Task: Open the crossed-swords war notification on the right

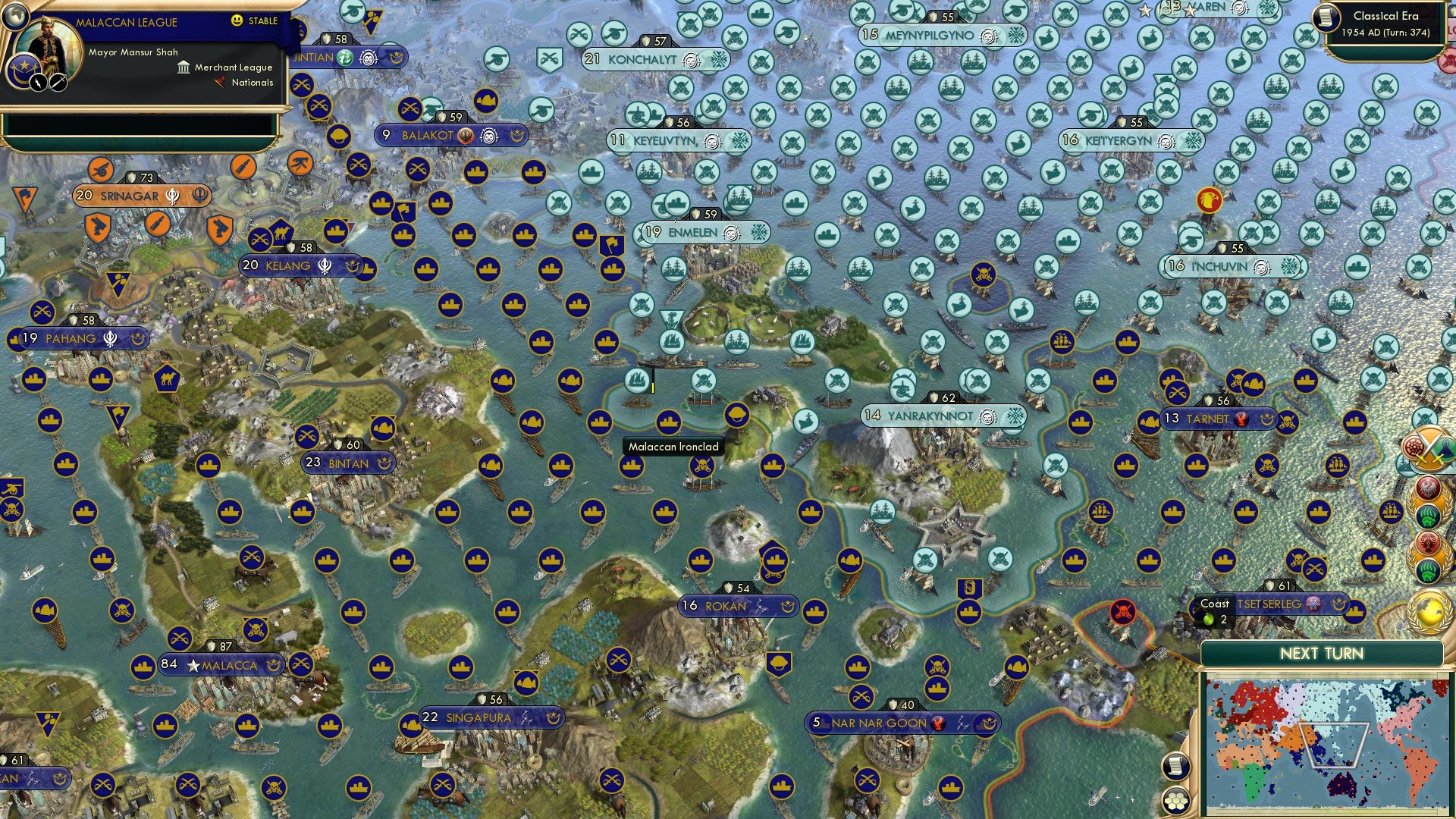Action: [x=1430, y=448]
